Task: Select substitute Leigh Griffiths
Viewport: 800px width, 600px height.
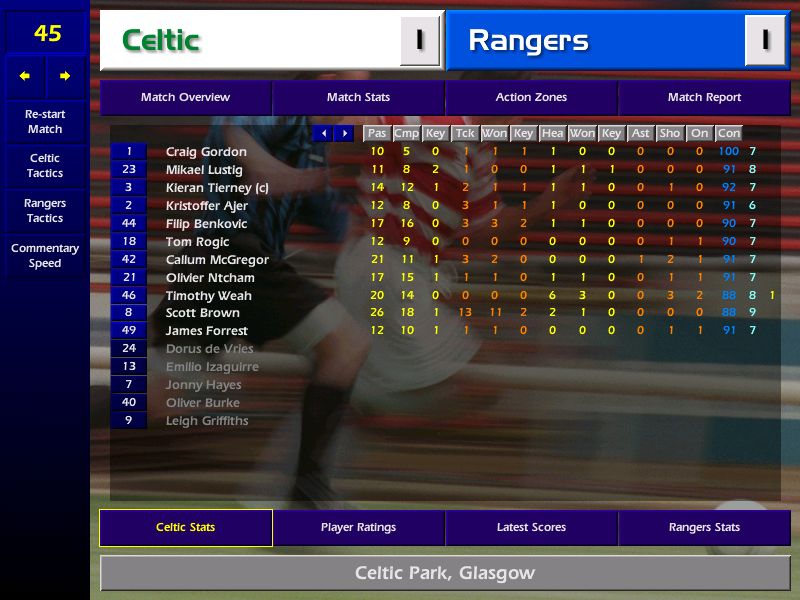Action: (x=207, y=421)
